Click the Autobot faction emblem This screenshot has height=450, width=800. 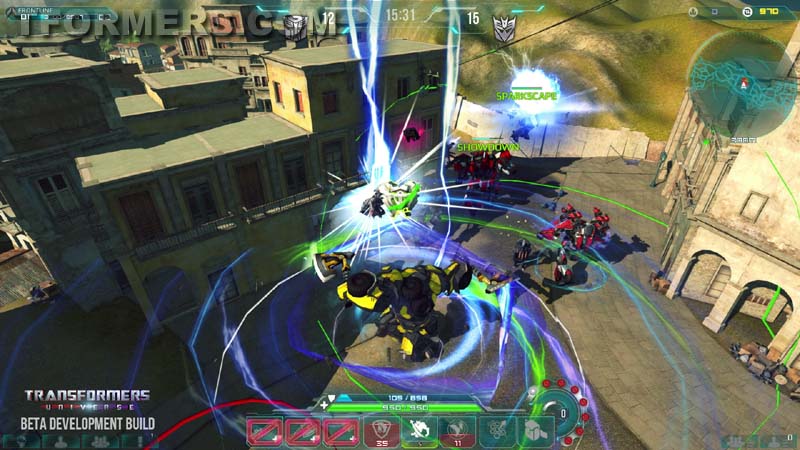pos(296,26)
